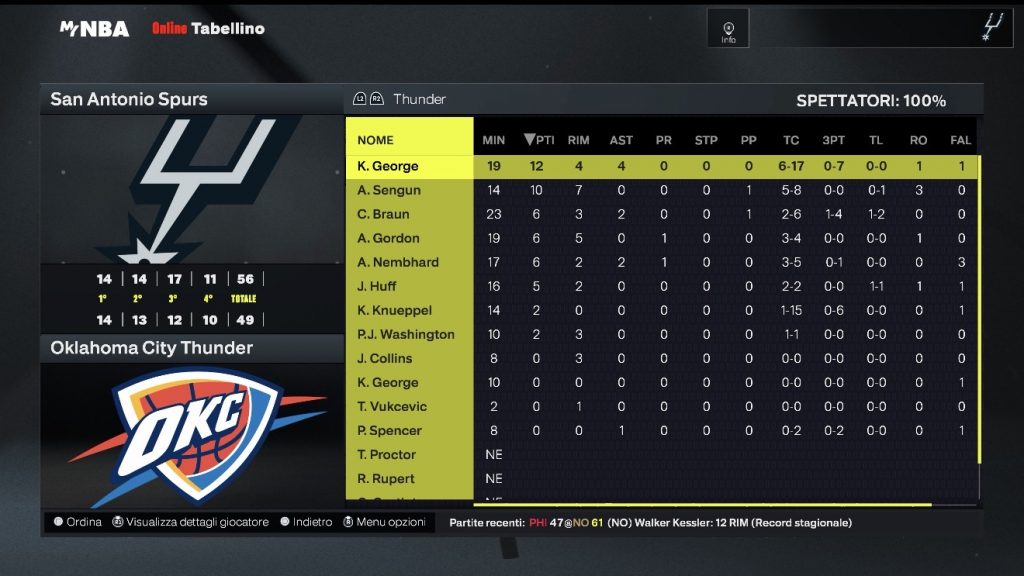This screenshot has width=1024, height=576.
Task: Choose K. Knueppel in the list
Action: (x=396, y=310)
